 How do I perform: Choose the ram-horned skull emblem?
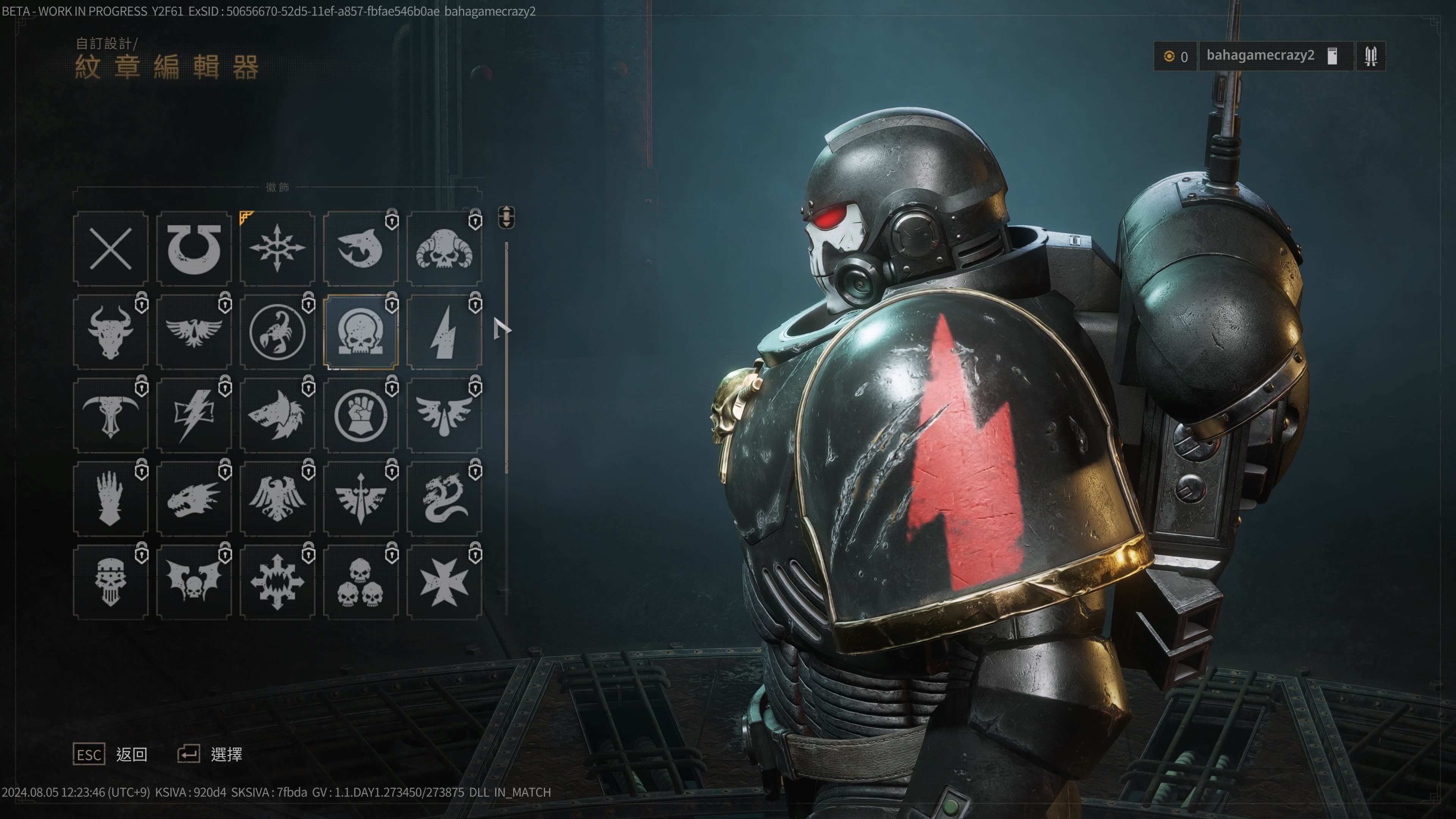[x=444, y=249]
